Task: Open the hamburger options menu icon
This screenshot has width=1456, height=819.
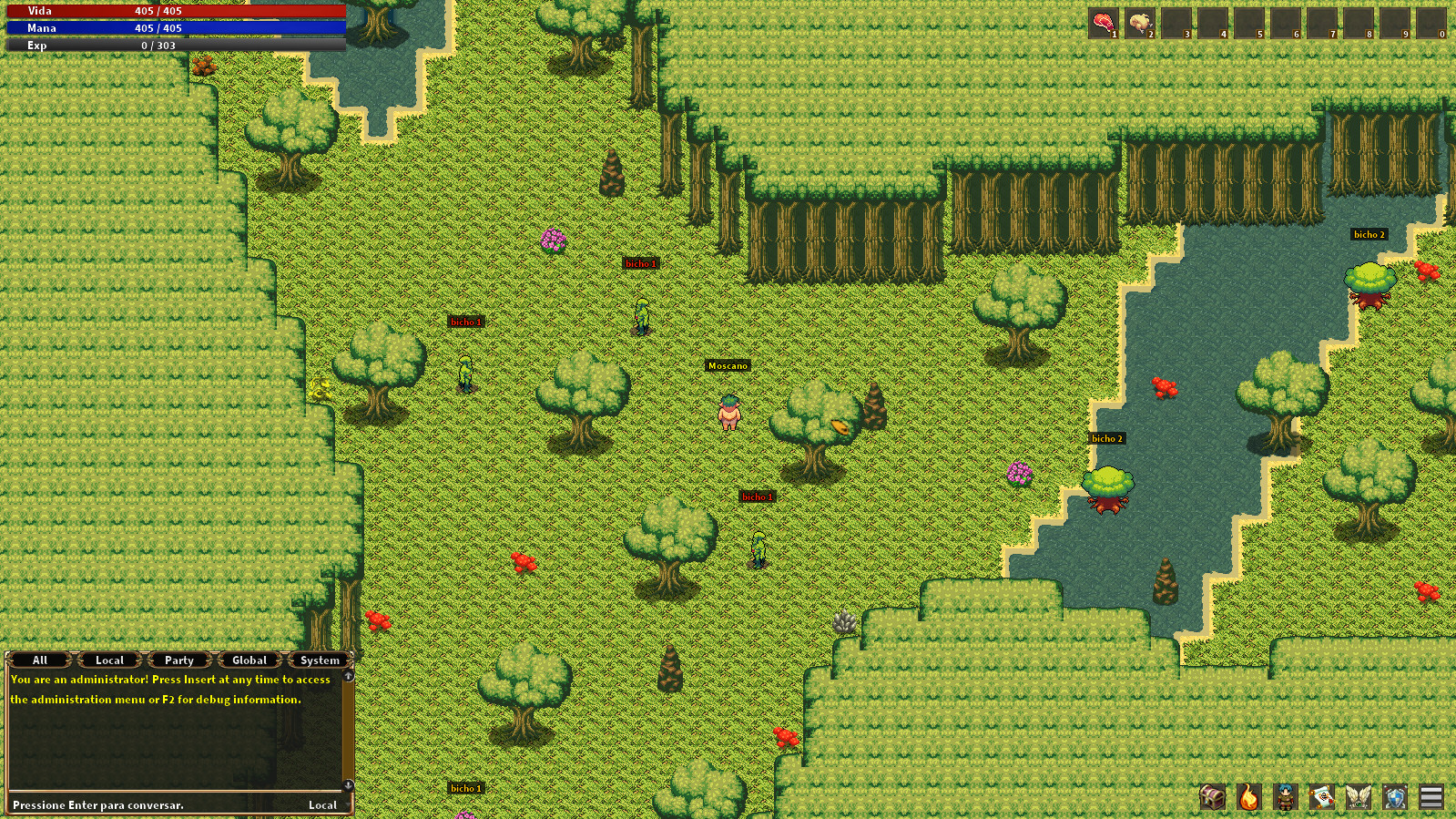Action: 1431,797
